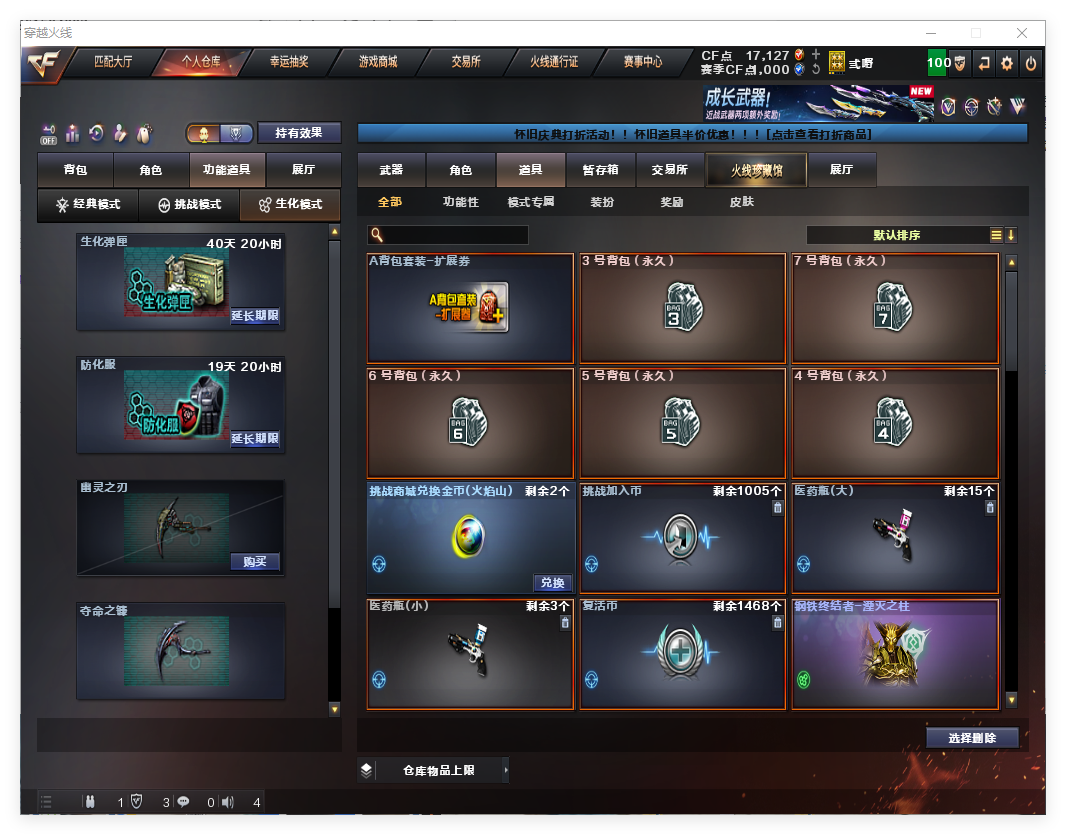Close the game window

[1023, 33]
